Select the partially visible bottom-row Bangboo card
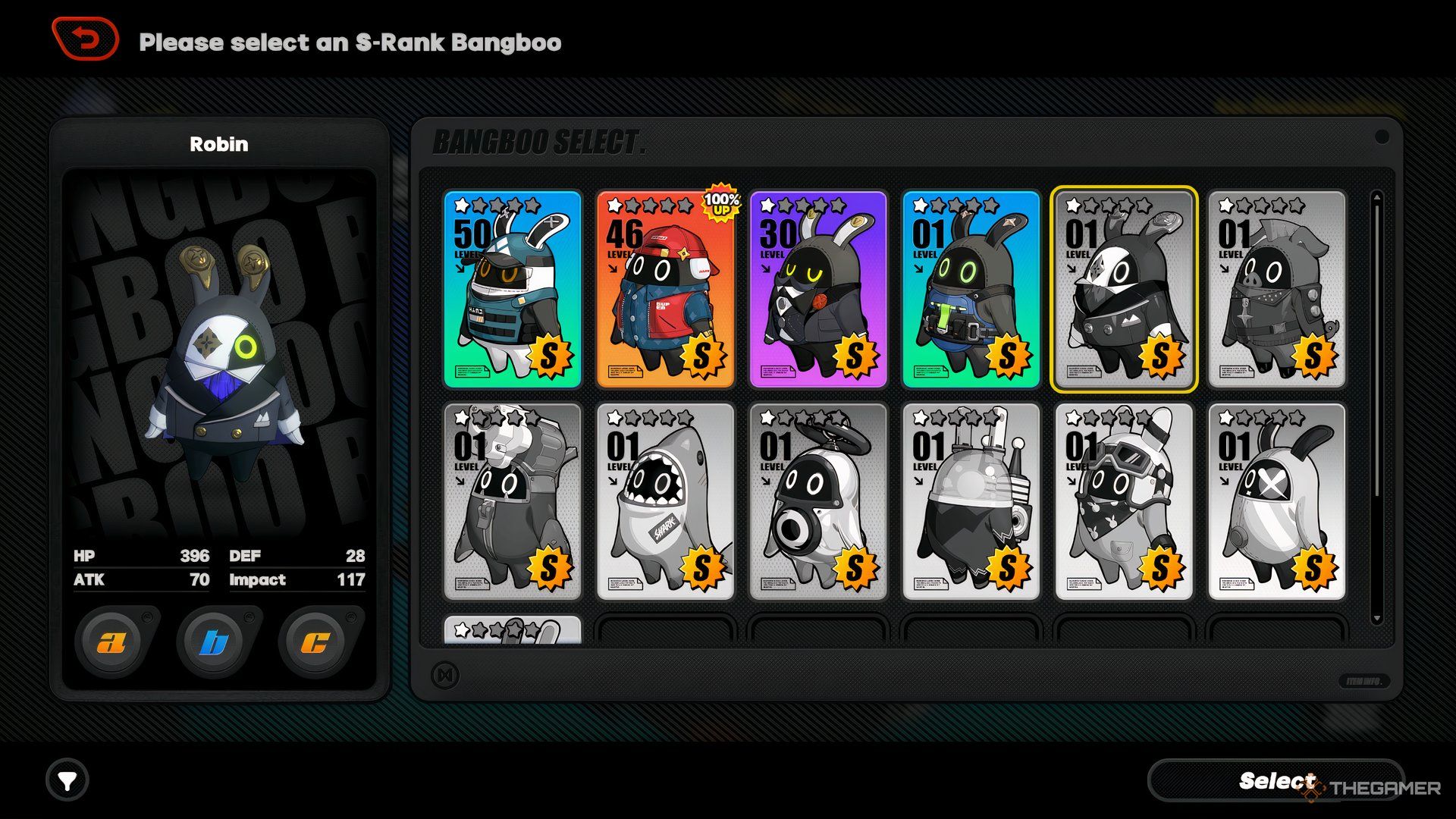Screen dimensions: 1456x819 click(x=513, y=630)
